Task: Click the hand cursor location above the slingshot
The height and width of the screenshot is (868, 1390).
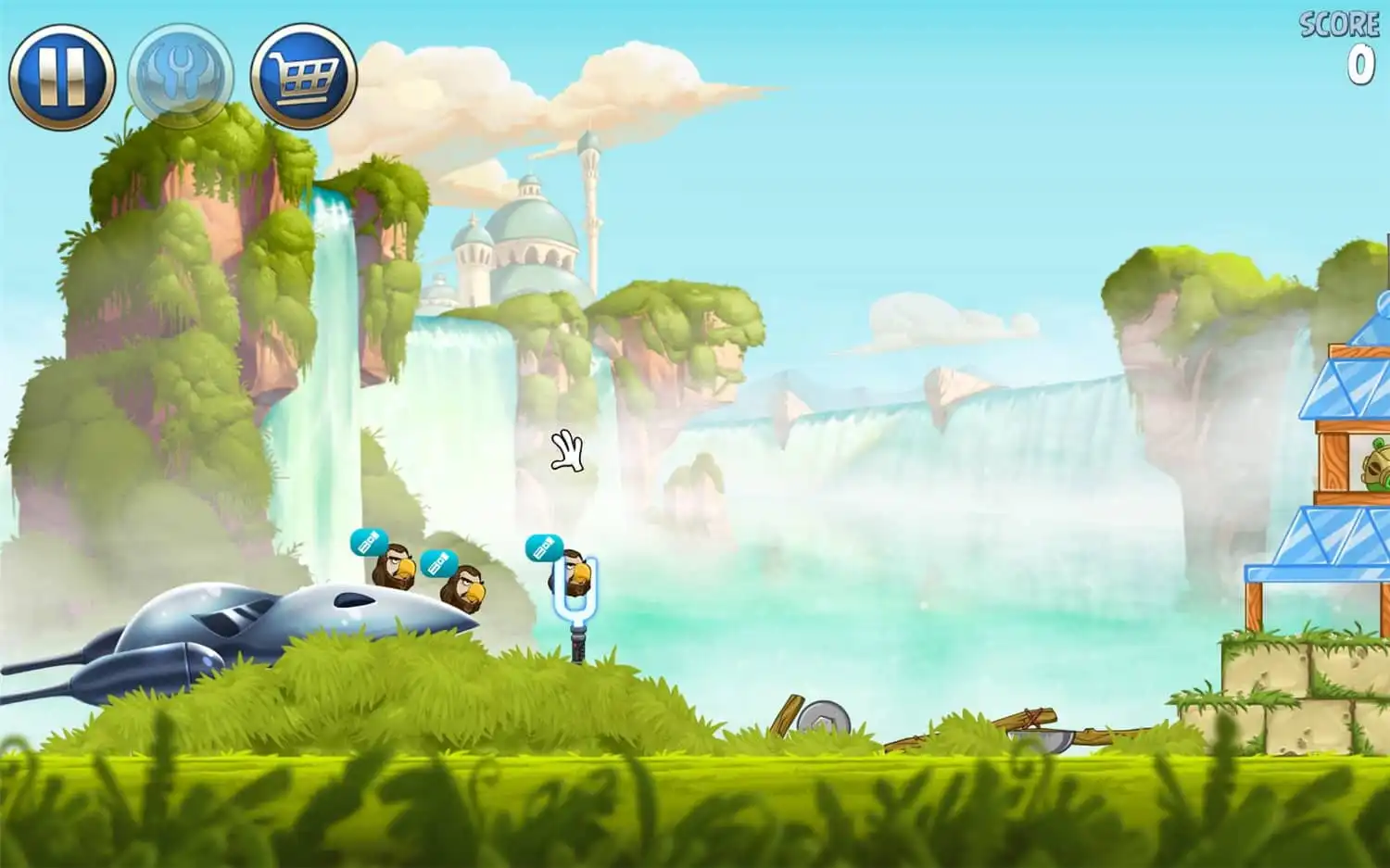Action: (567, 451)
